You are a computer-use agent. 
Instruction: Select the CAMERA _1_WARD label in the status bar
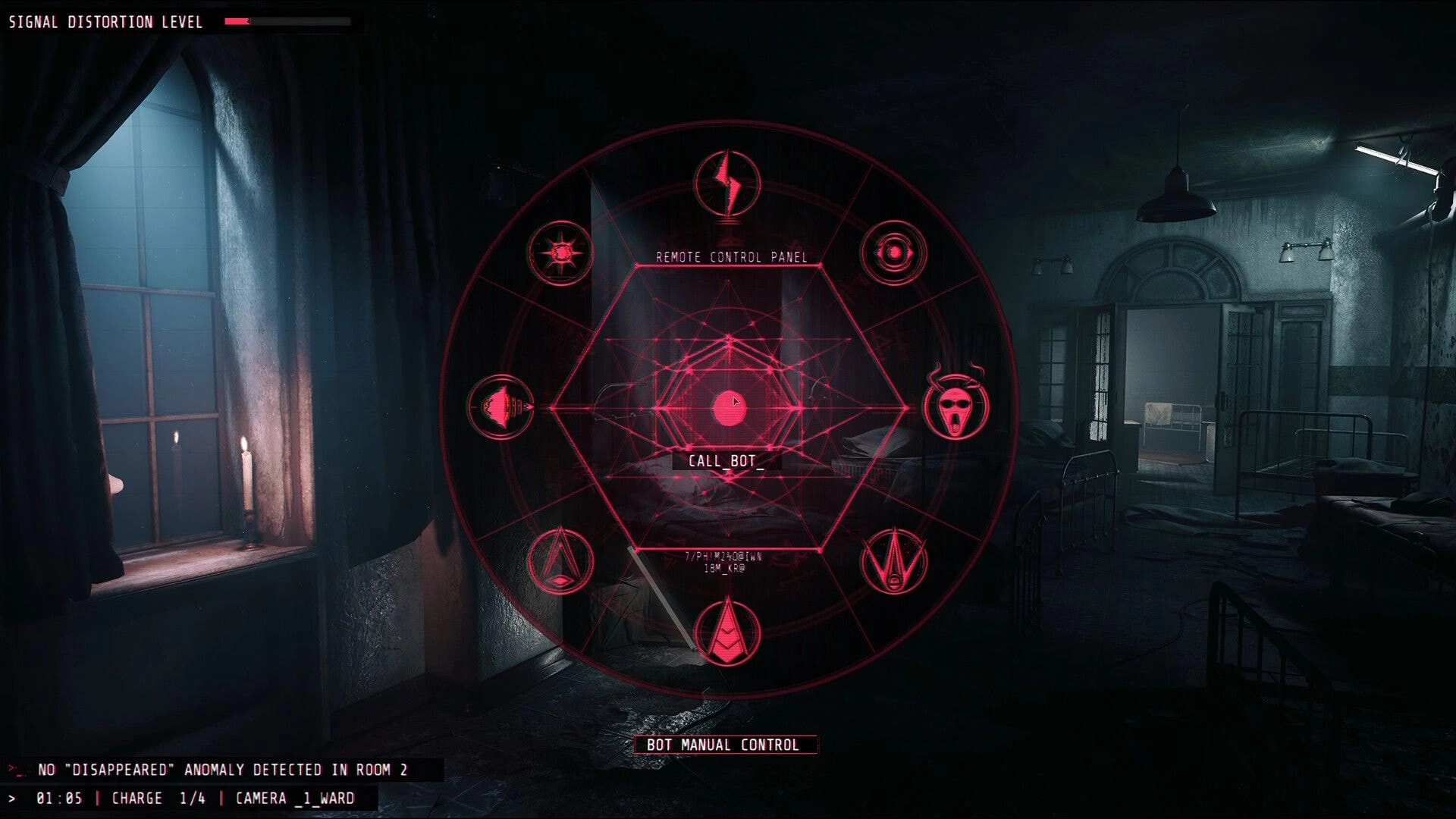click(x=293, y=798)
